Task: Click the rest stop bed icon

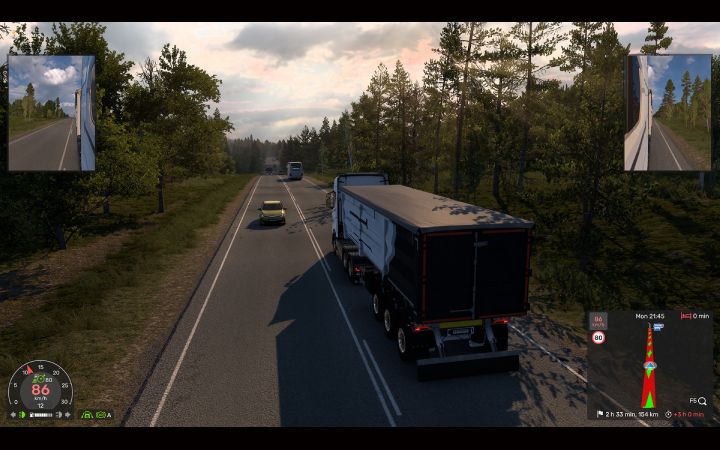Action: point(686,316)
